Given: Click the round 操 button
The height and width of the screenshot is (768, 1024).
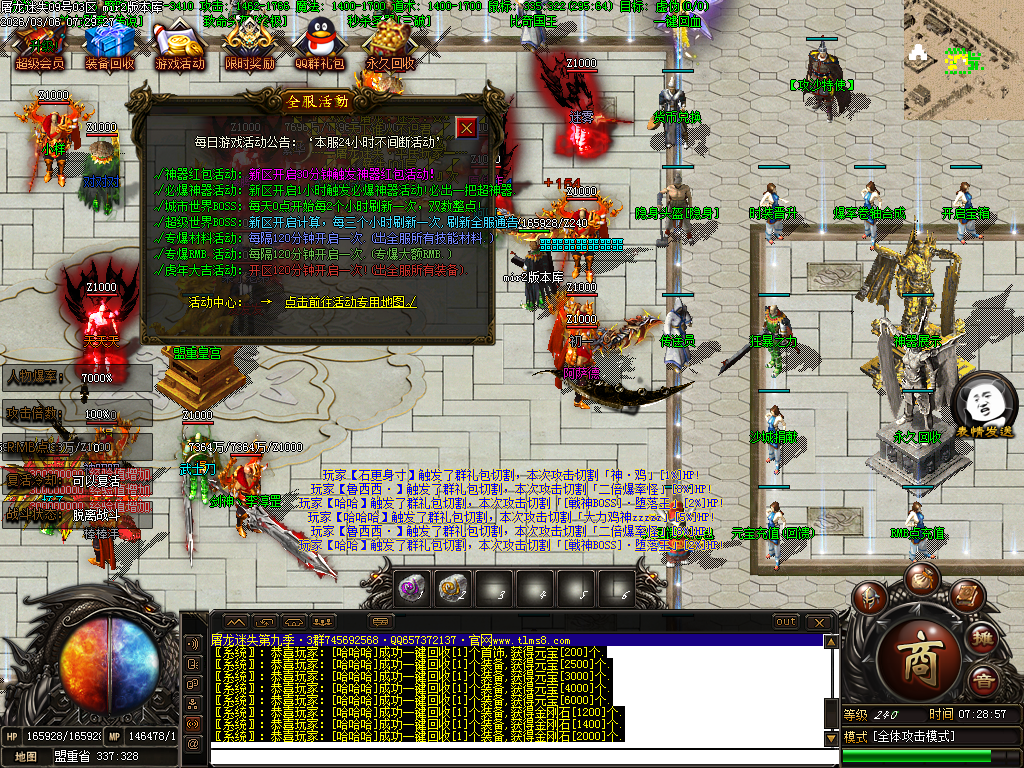Looking at the screenshot, I should click(983, 637).
